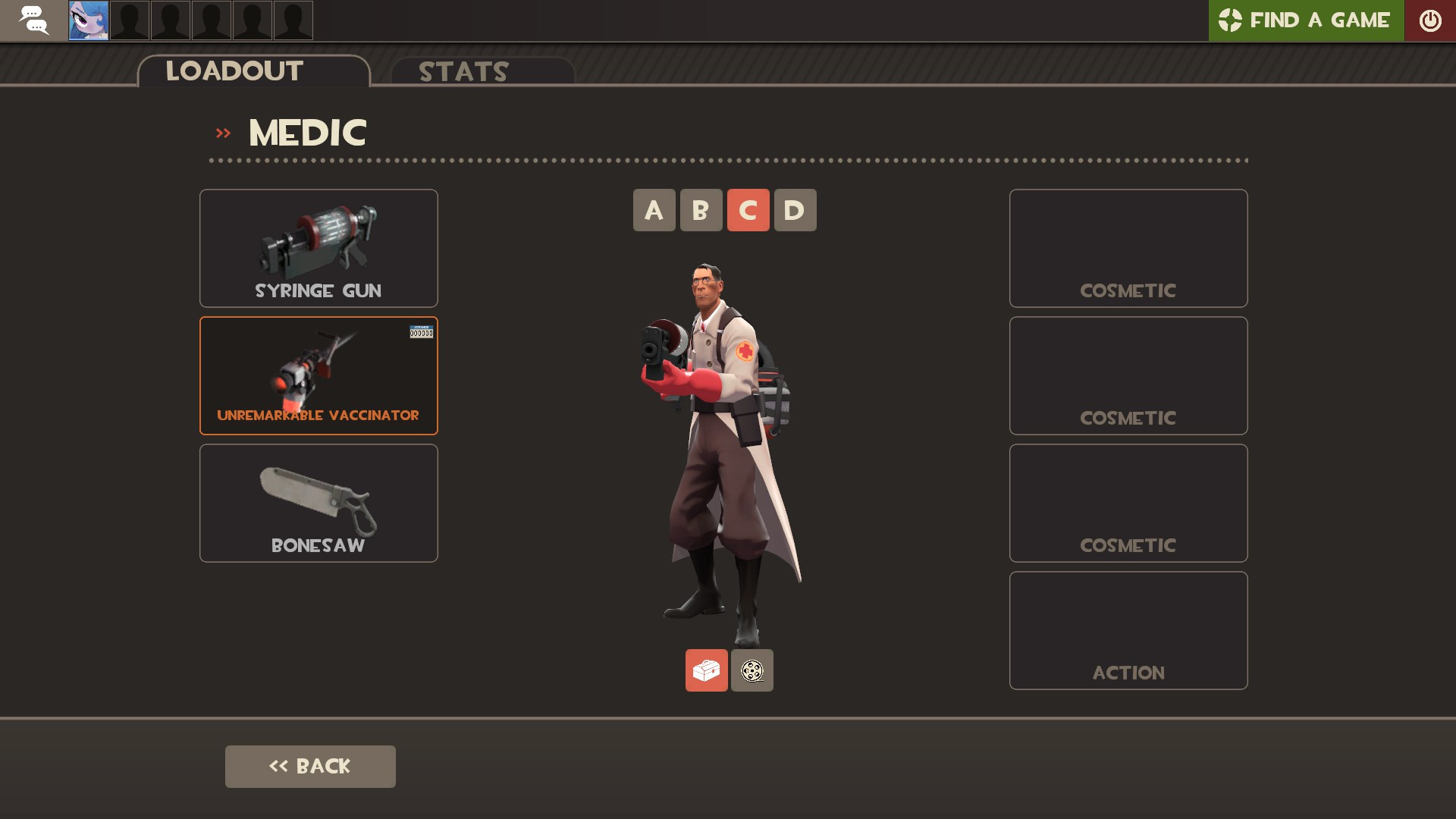Select the LOADOUT tab
Viewport: 1456px width, 819px height.
(x=234, y=71)
